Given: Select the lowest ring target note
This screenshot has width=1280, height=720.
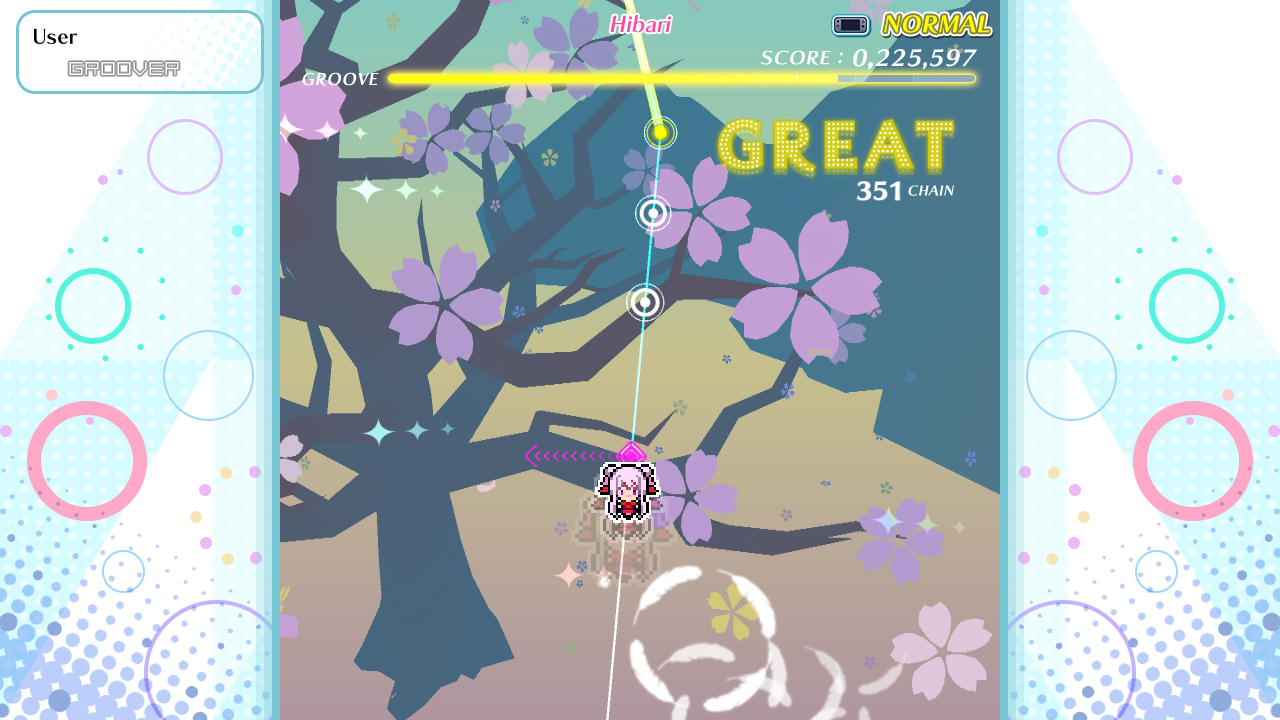Looking at the screenshot, I should tap(643, 302).
